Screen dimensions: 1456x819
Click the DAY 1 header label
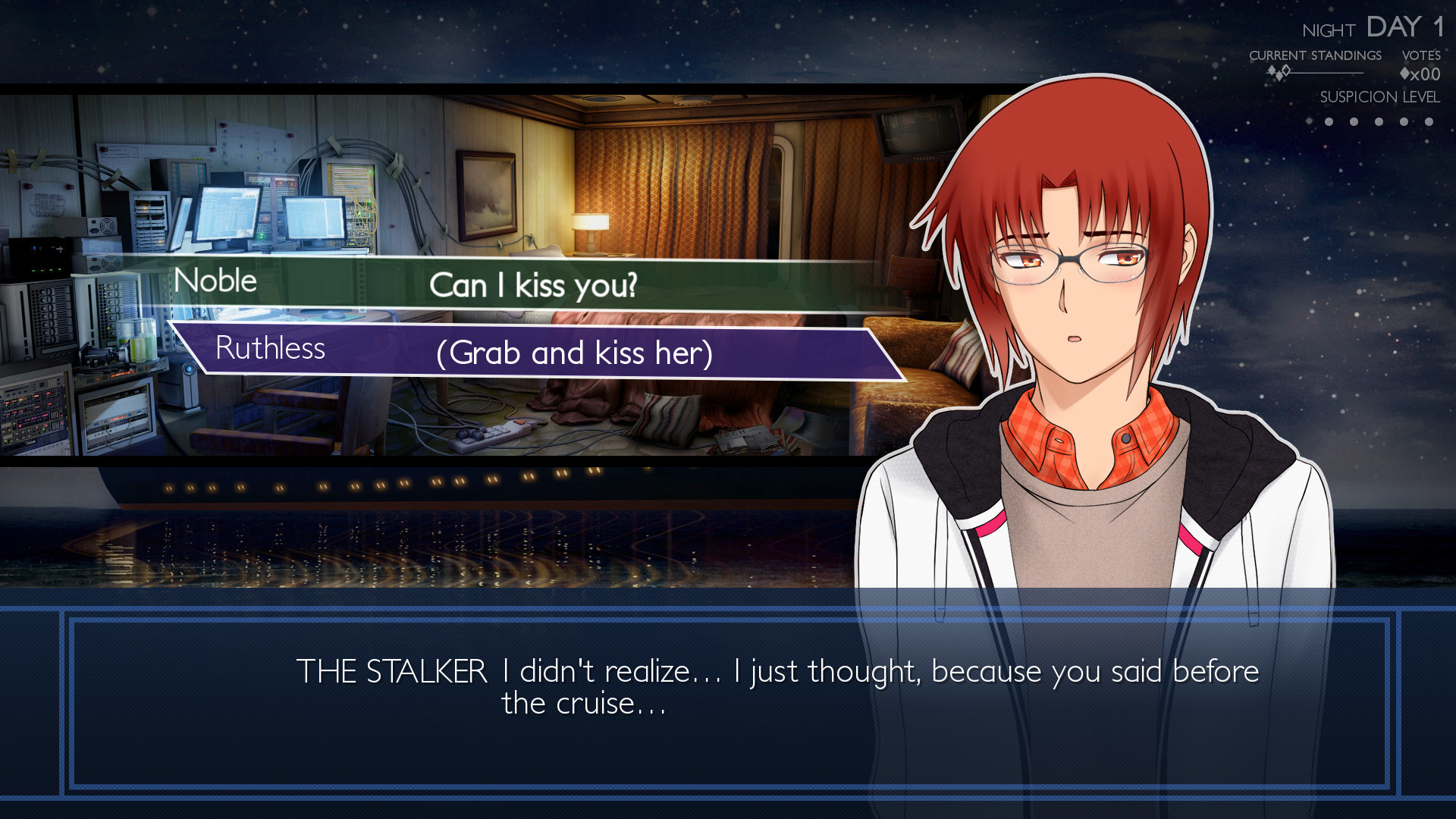[x=1403, y=27]
